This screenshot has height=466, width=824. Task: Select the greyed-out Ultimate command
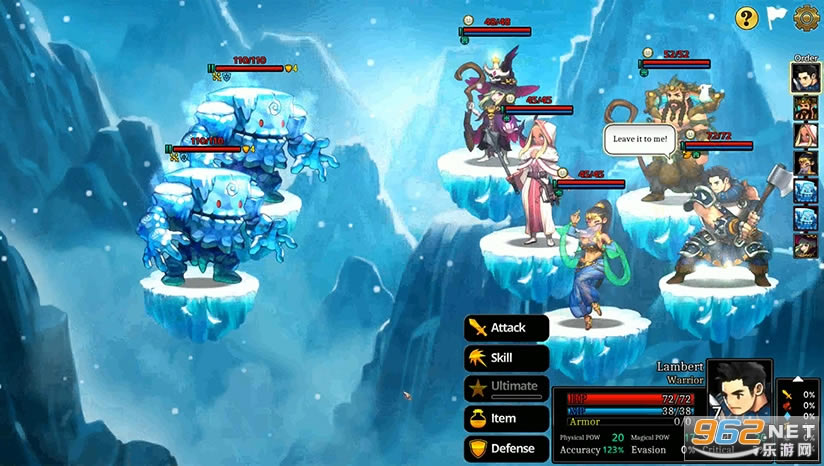(x=507, y=387)
